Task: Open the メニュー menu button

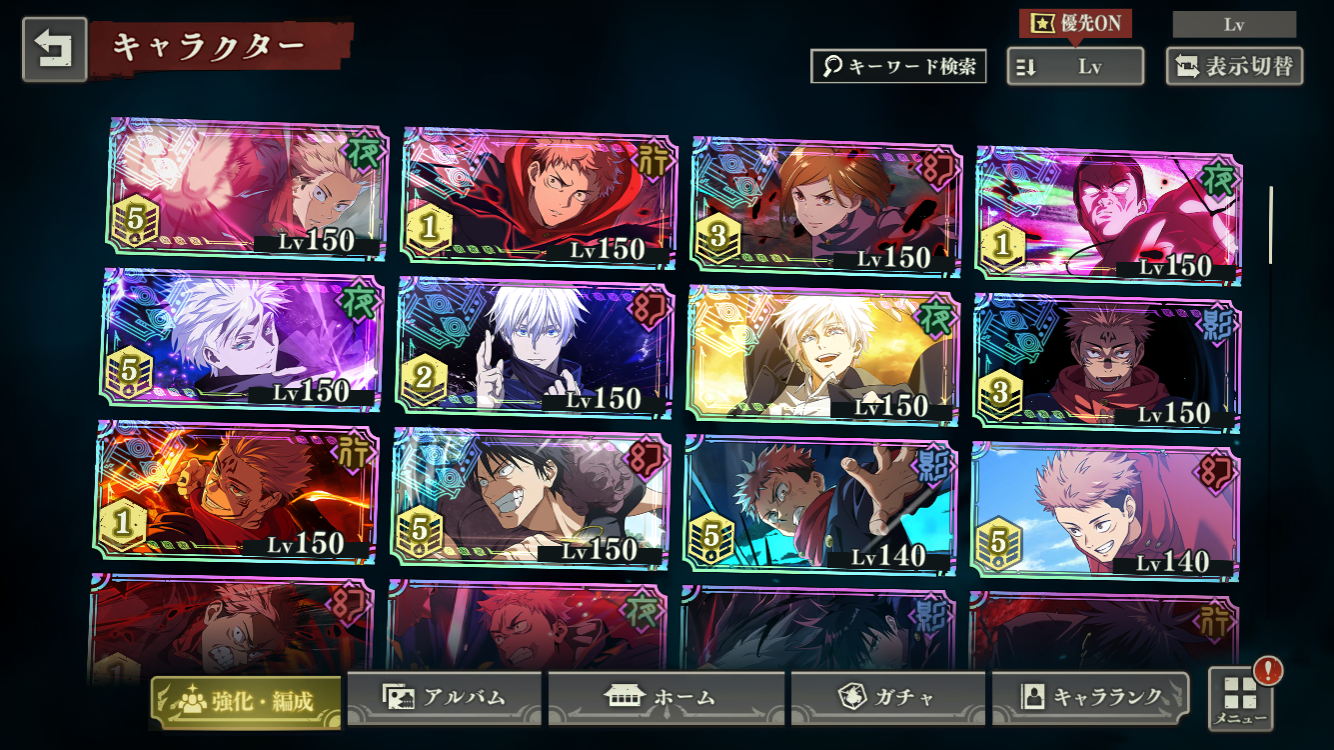Action: pos(1241,698)
